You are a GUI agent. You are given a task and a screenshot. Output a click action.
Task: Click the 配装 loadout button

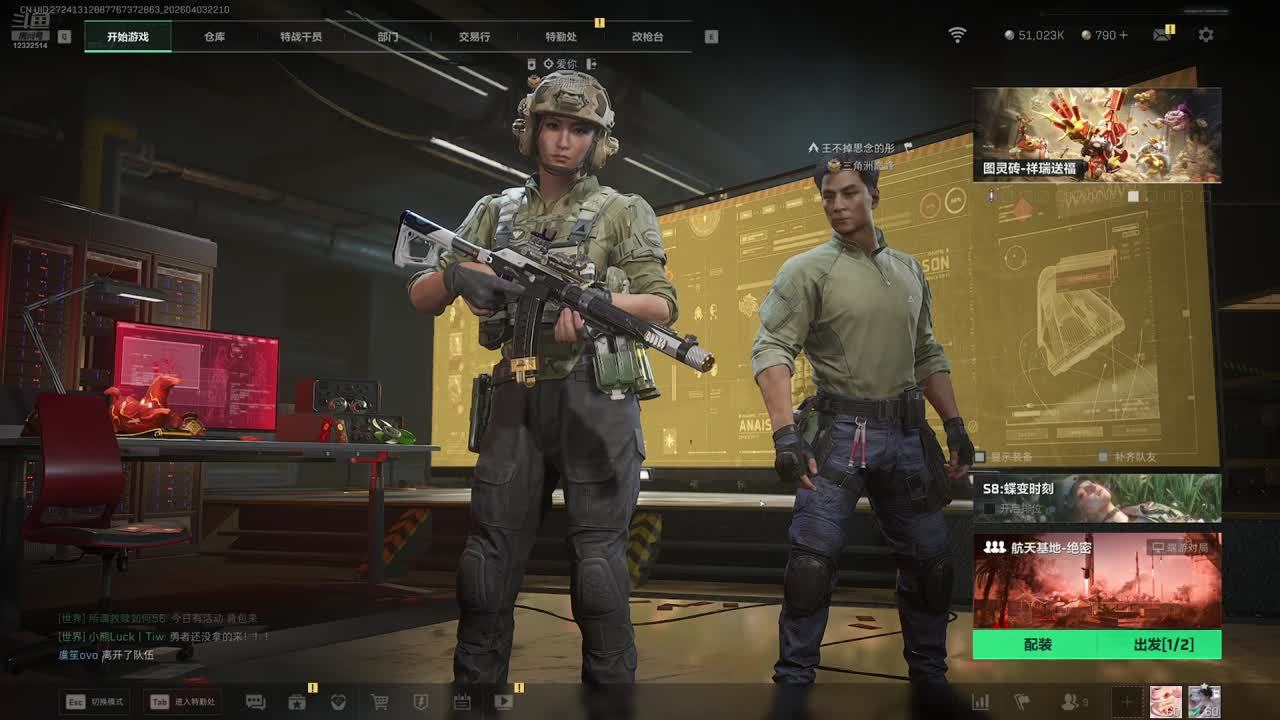click(x=1037, y=645)
